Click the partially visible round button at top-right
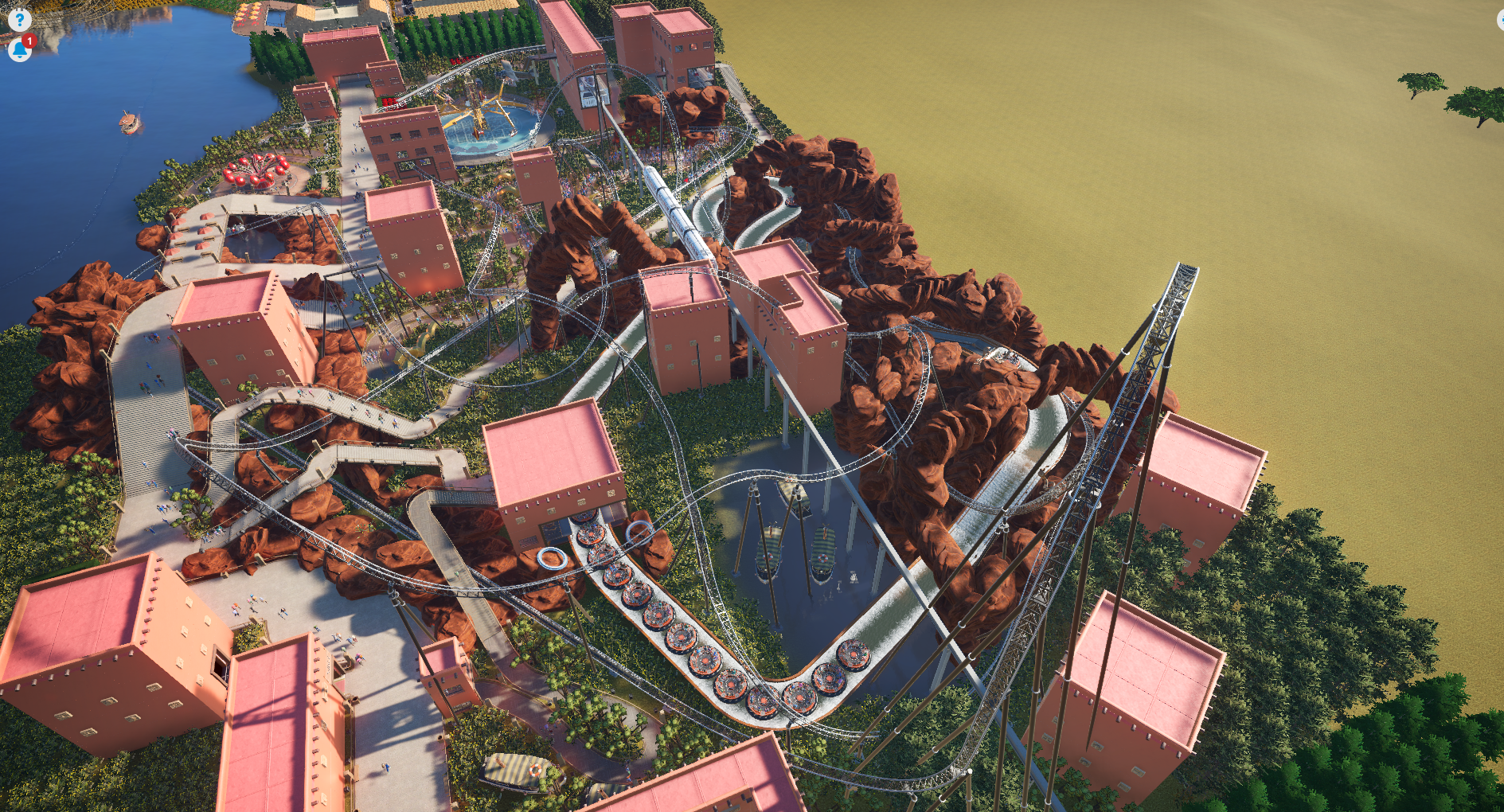 click(1500, 20)
